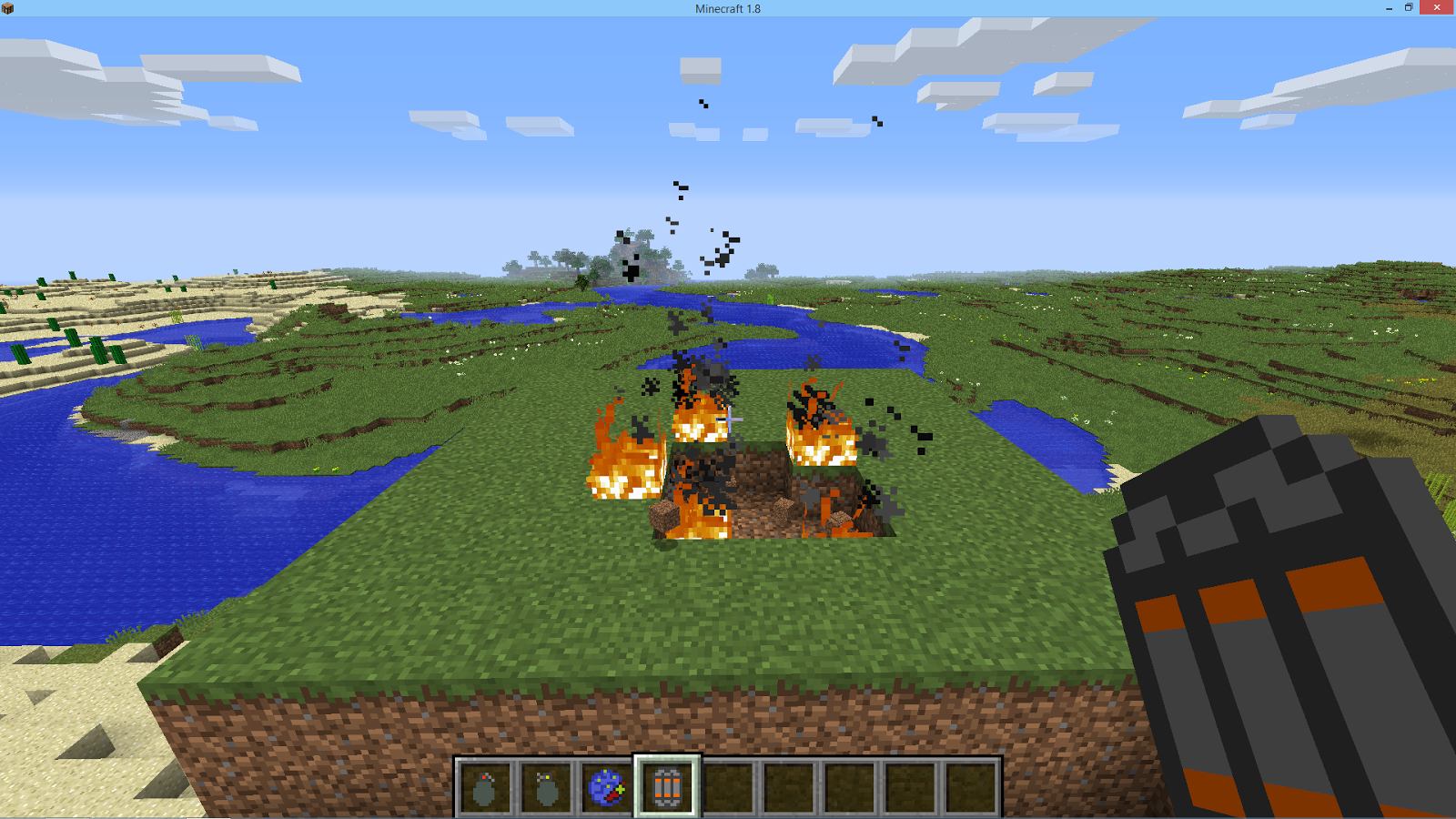Image resolution: width=1456 pixels, height=819 pixels.
Task: Click the Minecraft 1.8 title bar text
Action: (x=727, y=8)
